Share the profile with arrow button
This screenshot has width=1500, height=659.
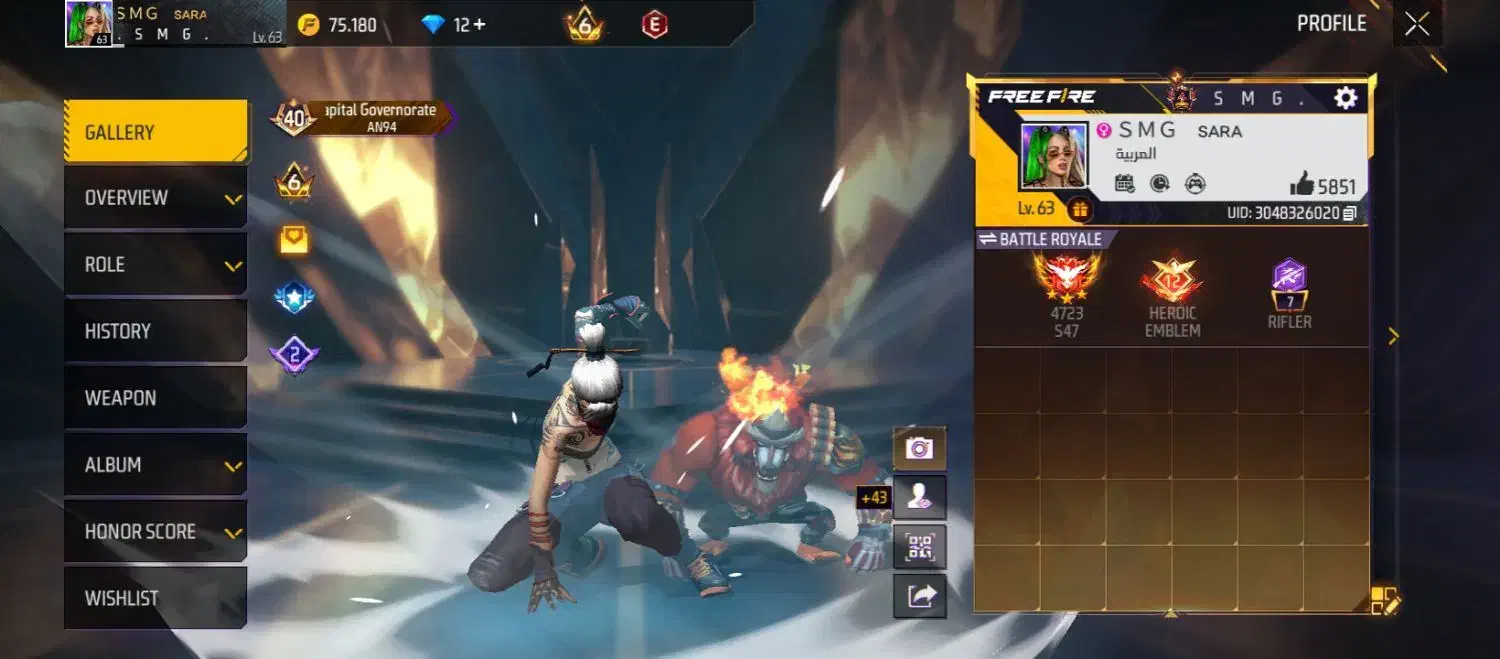919,596
